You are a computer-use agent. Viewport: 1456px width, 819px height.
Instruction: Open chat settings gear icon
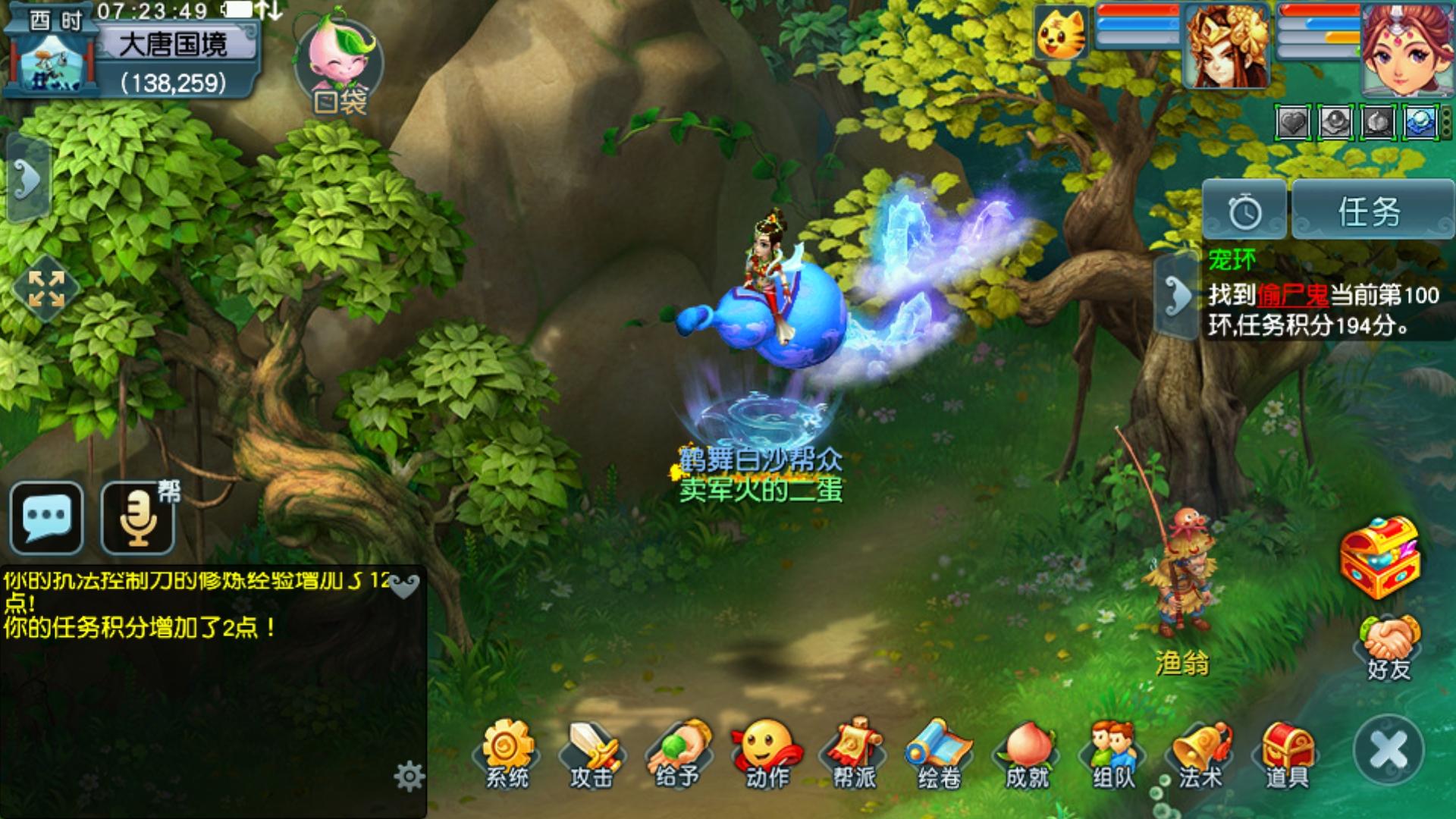click(409, 777)
